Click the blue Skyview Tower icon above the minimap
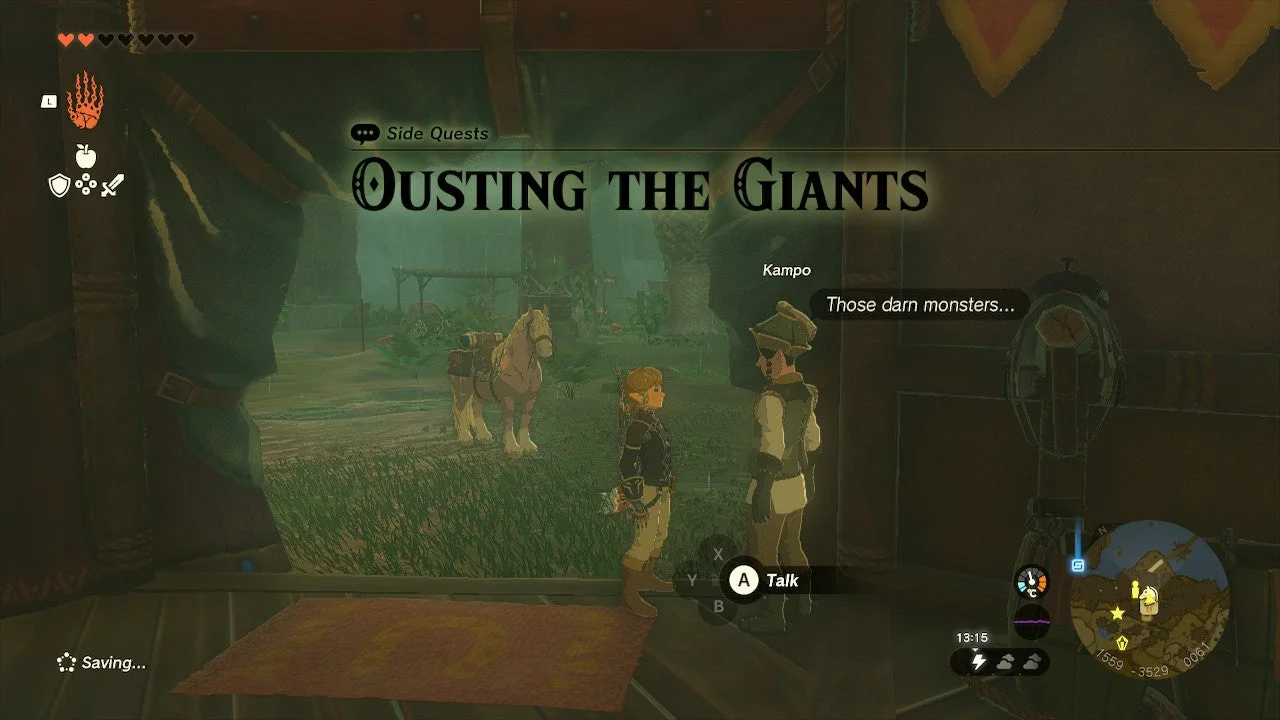1280x720 pixels. (x=1078, y=565)
